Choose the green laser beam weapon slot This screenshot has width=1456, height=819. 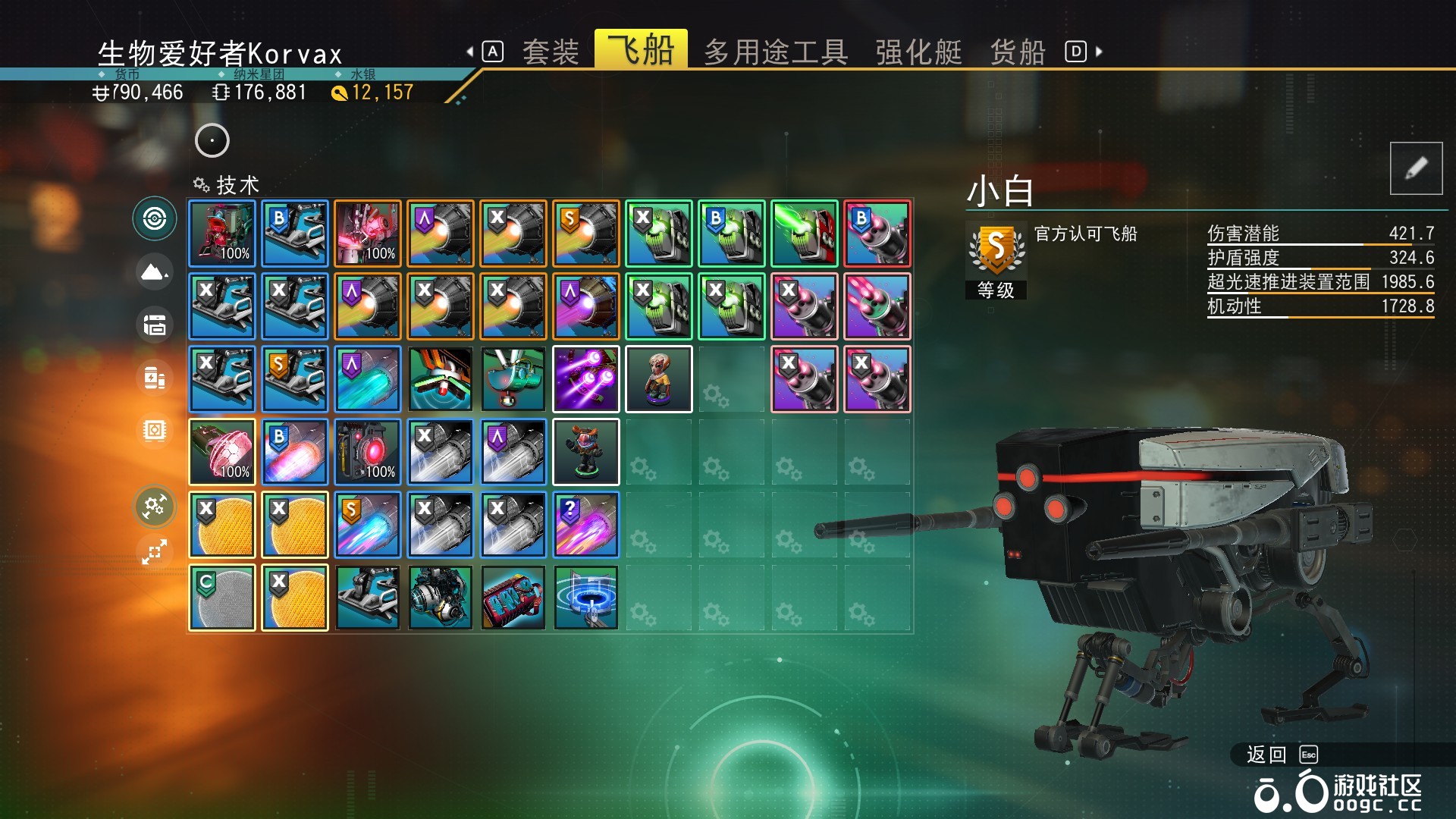(804, 234)
